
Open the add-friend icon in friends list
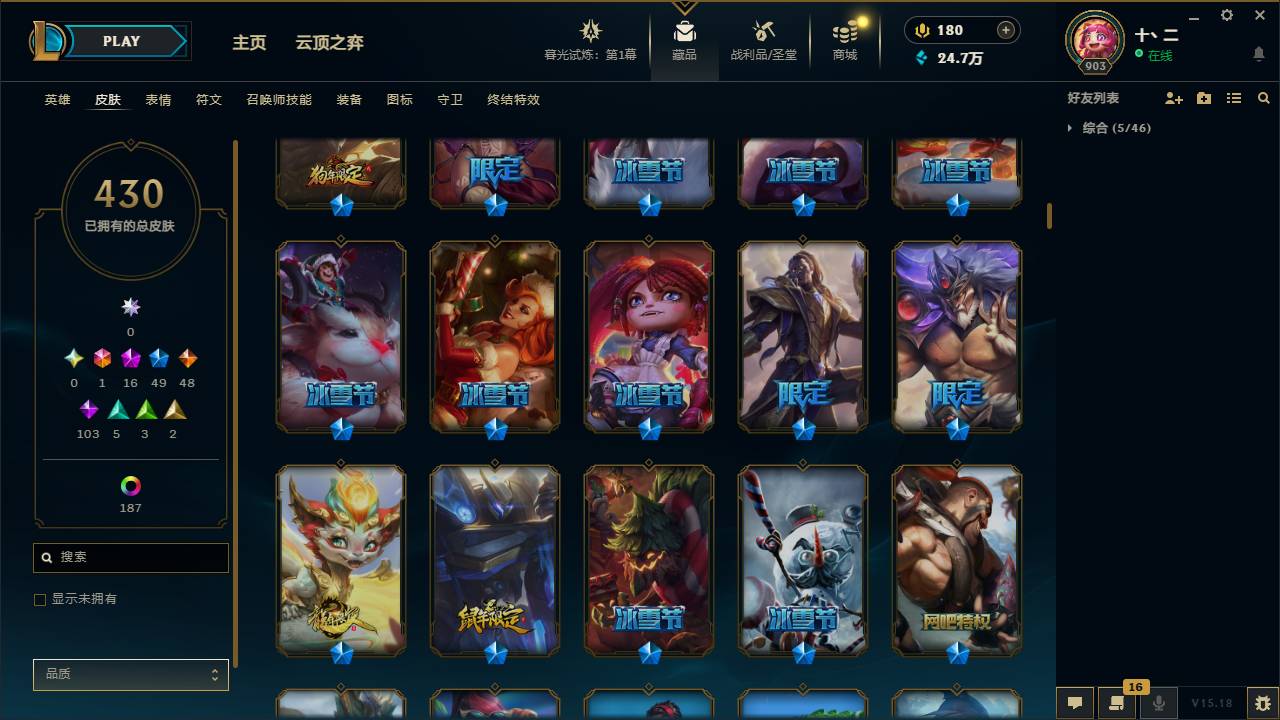(1174, 97)
